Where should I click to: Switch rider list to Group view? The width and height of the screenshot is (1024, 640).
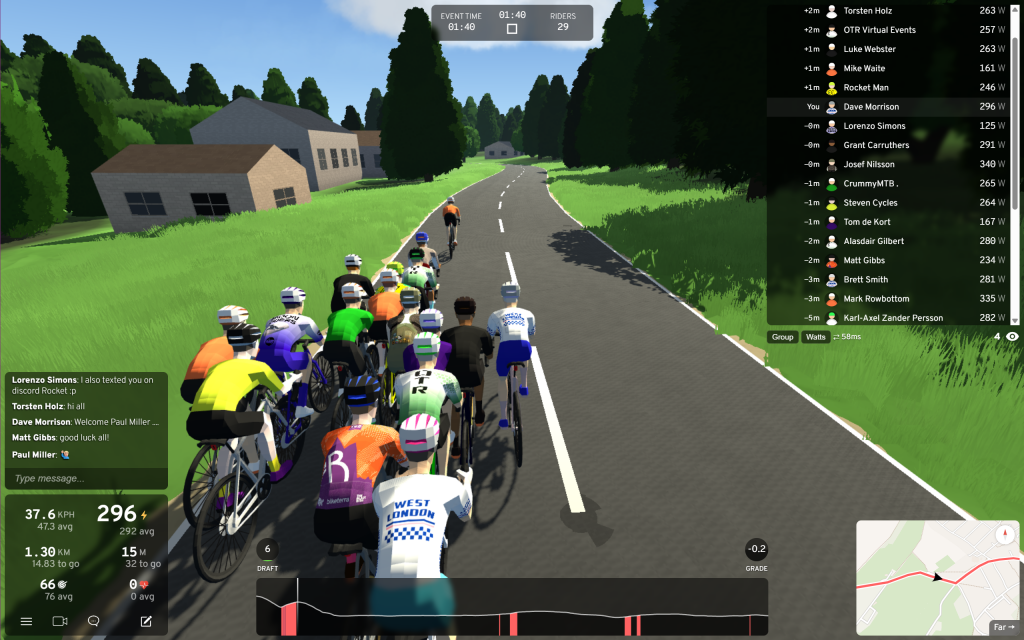pyautogui.click(x=782, y=337)
